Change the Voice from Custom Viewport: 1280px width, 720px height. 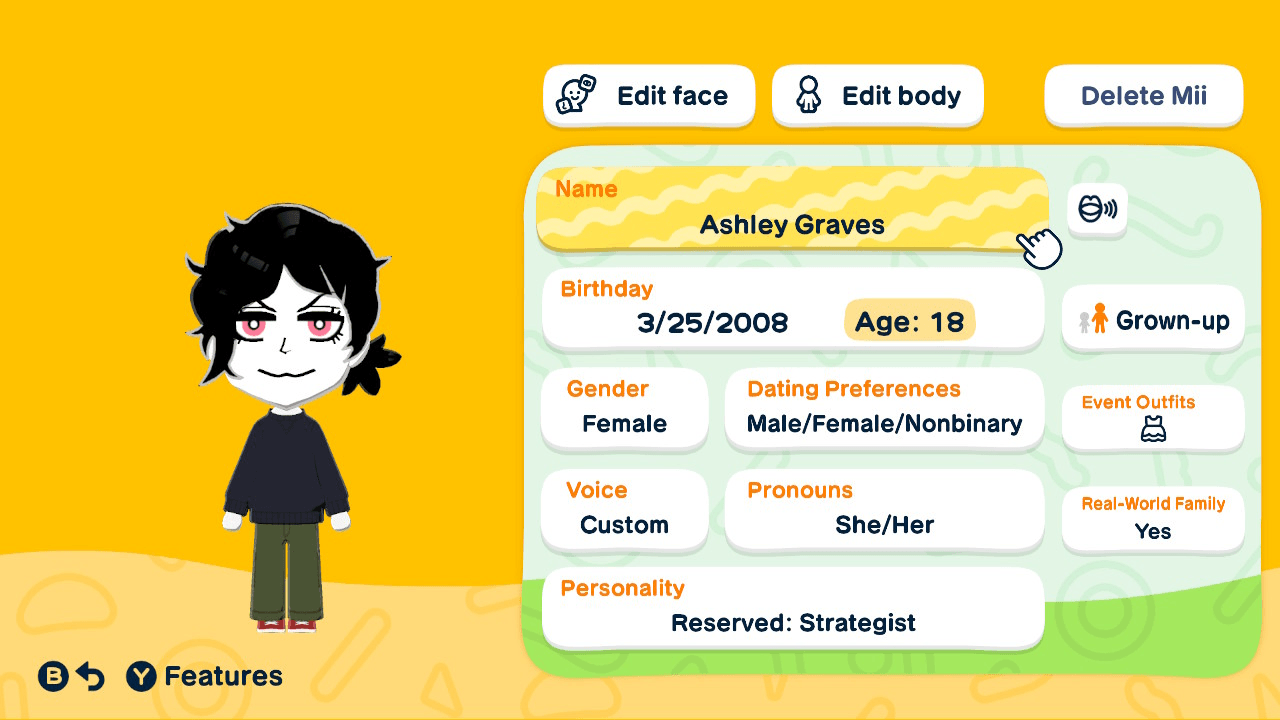[624, 510]
